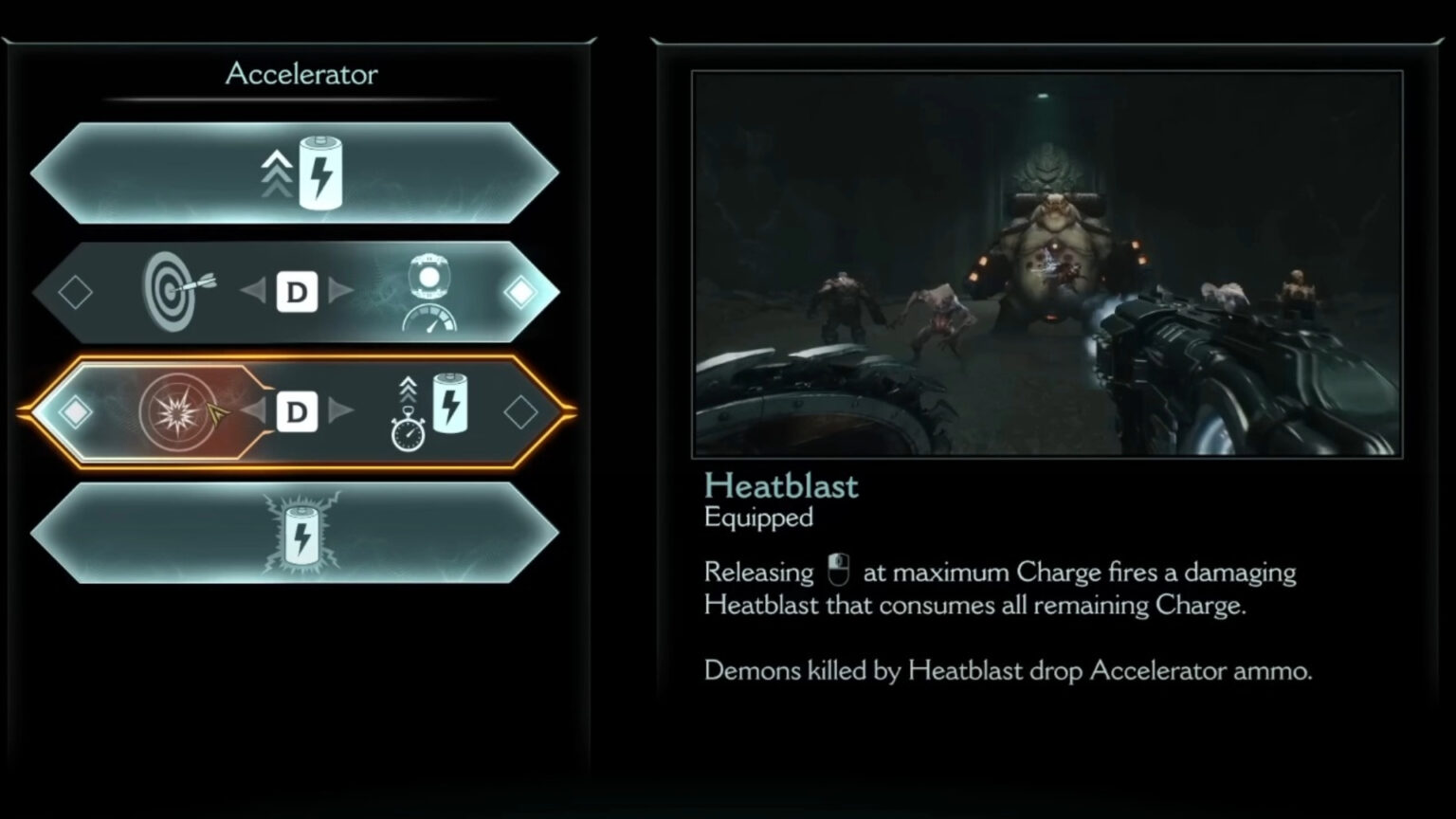This screenshot has width=1456, height=819.
Task: Toggle the left diamond checkbox on second row
Action: pos(75,292)
